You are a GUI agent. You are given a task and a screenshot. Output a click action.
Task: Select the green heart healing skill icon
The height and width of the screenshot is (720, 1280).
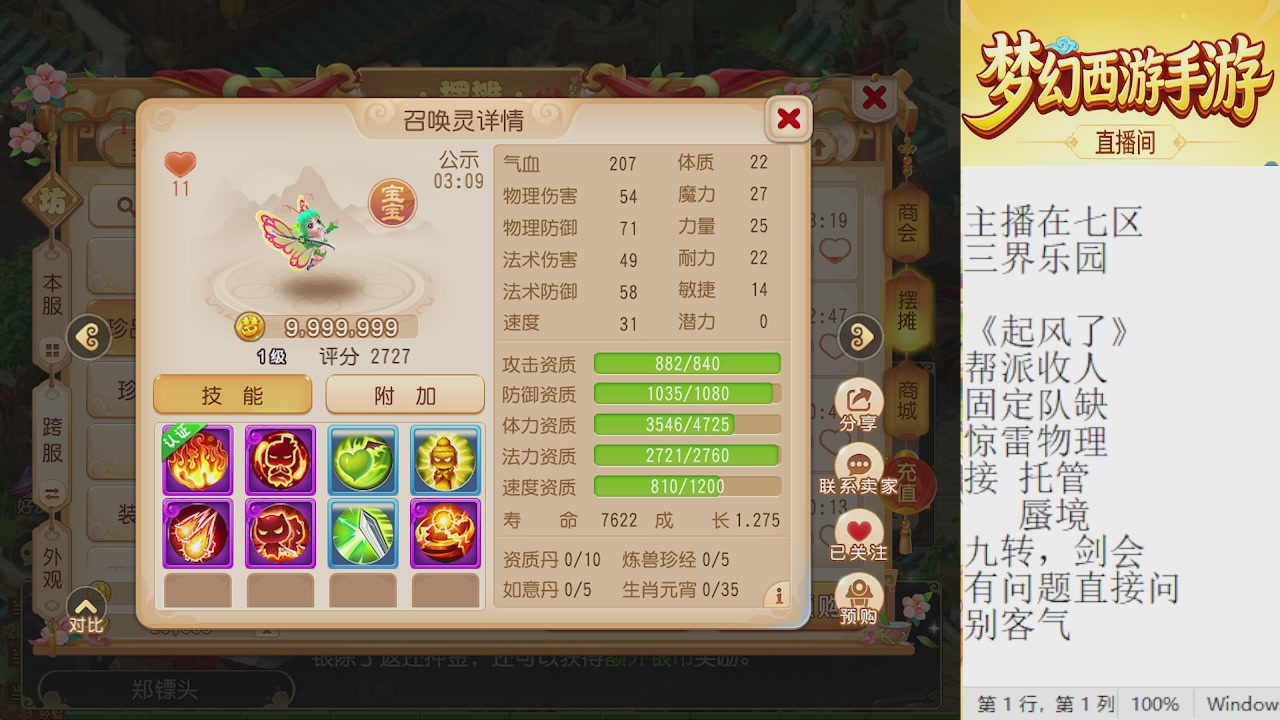(x=362, y=460)
